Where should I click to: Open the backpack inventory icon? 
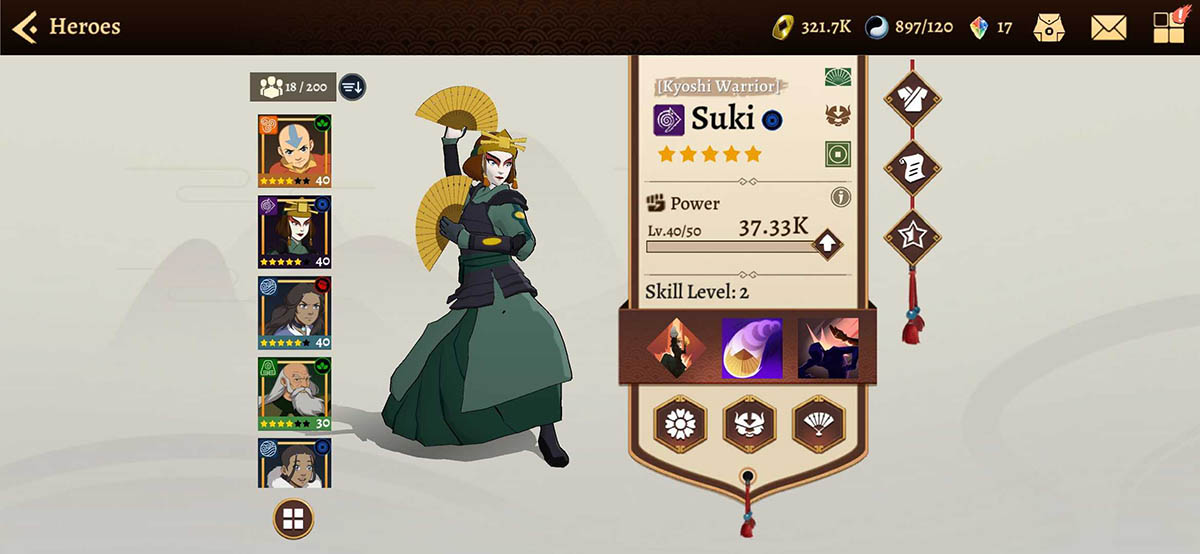click(1050, 27)
